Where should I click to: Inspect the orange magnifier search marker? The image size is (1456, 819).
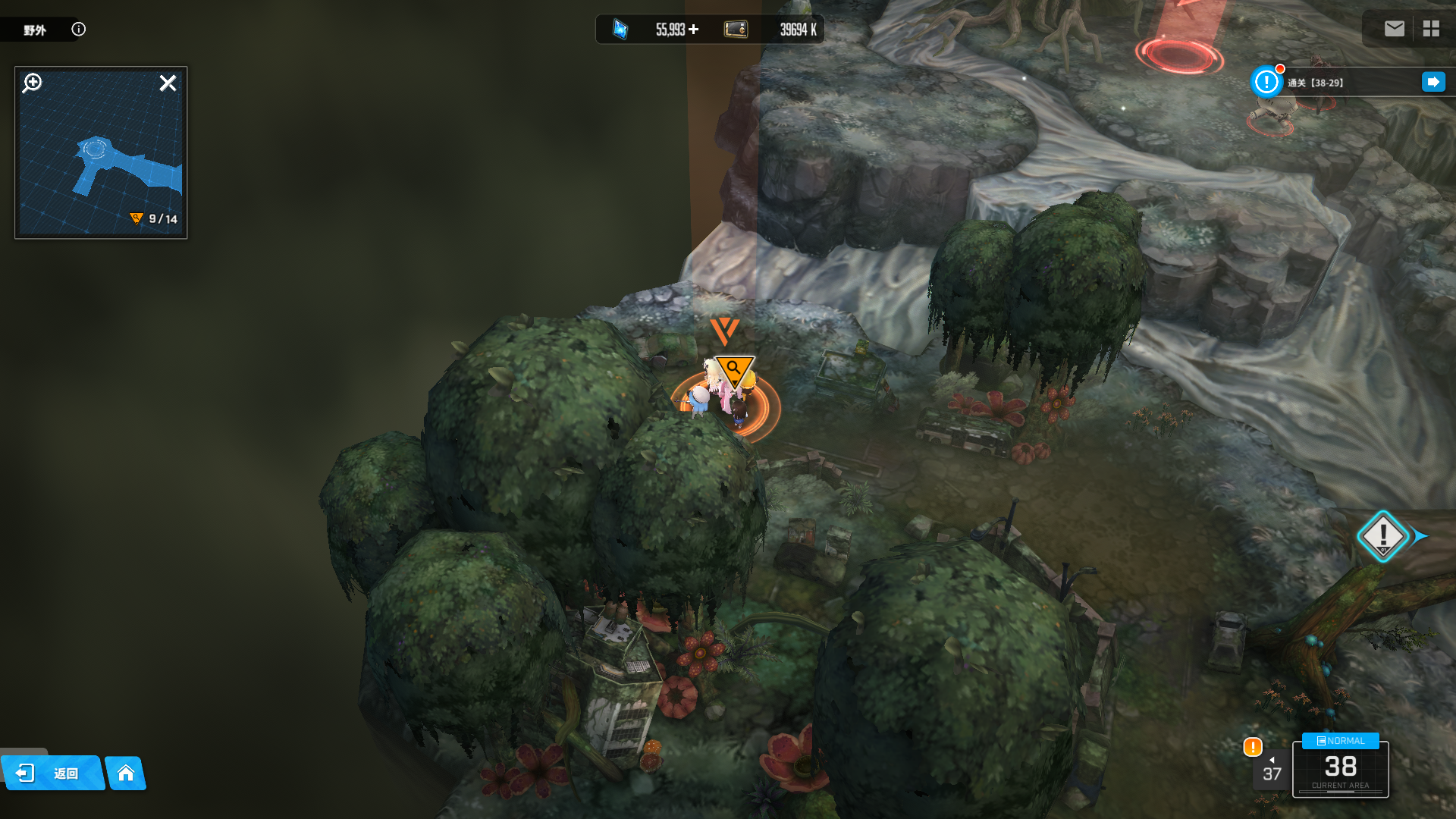[x=733, y=369]
